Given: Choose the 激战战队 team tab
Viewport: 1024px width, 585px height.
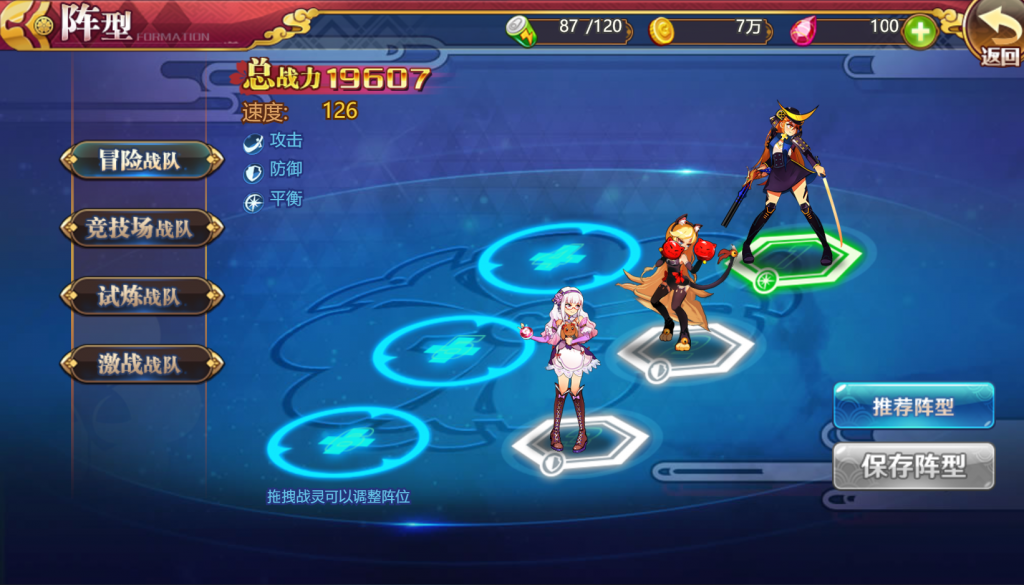Looking at the screenshot, I should 140,364.
